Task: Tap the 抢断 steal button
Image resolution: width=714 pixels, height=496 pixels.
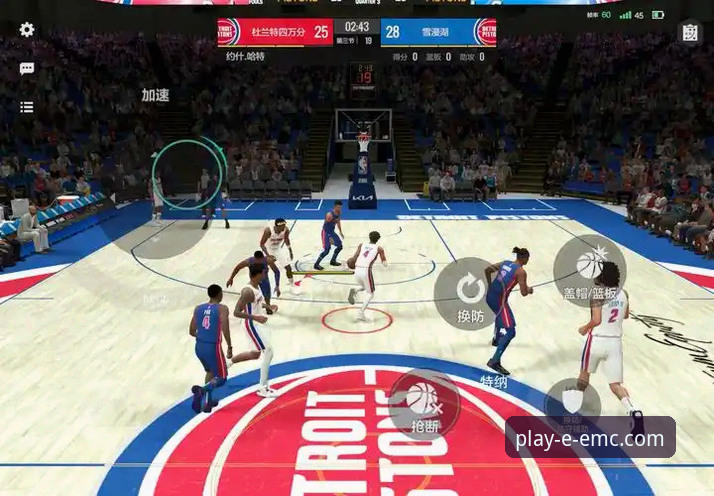Action: click(424, 402)
